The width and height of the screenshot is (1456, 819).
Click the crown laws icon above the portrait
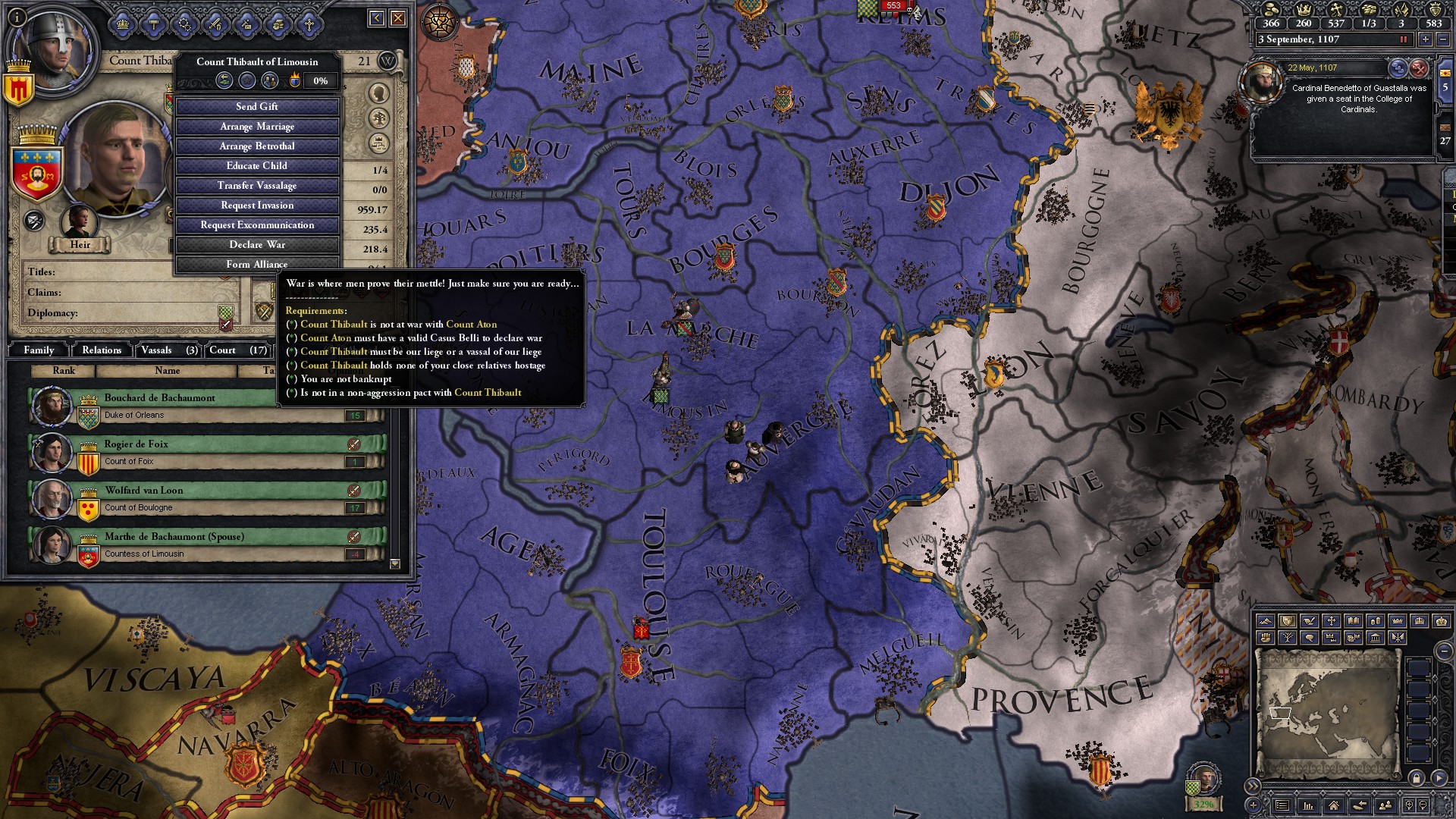(x=122, y=24)
